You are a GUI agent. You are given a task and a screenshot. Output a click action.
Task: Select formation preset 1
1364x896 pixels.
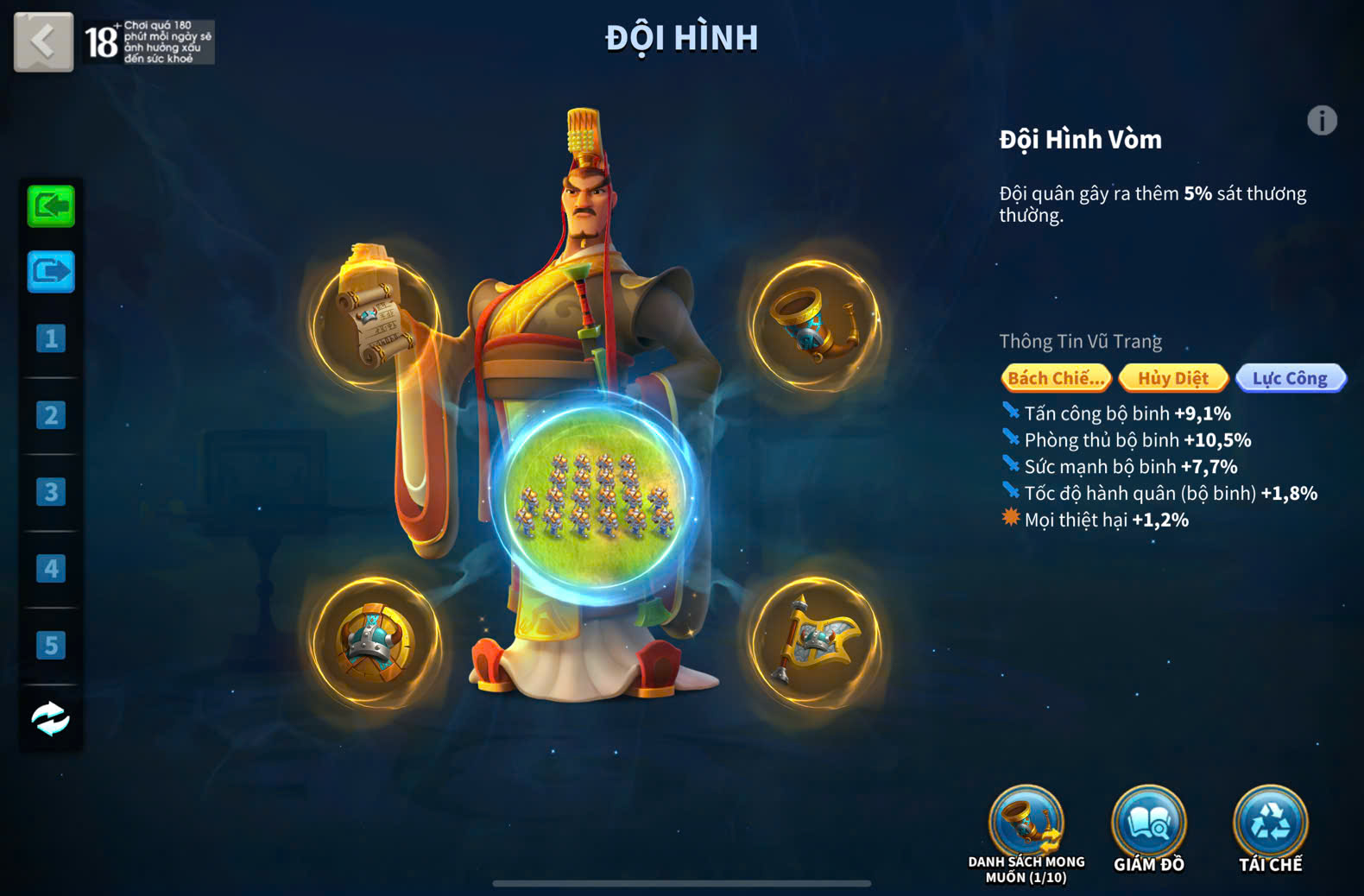coord(51,338)
